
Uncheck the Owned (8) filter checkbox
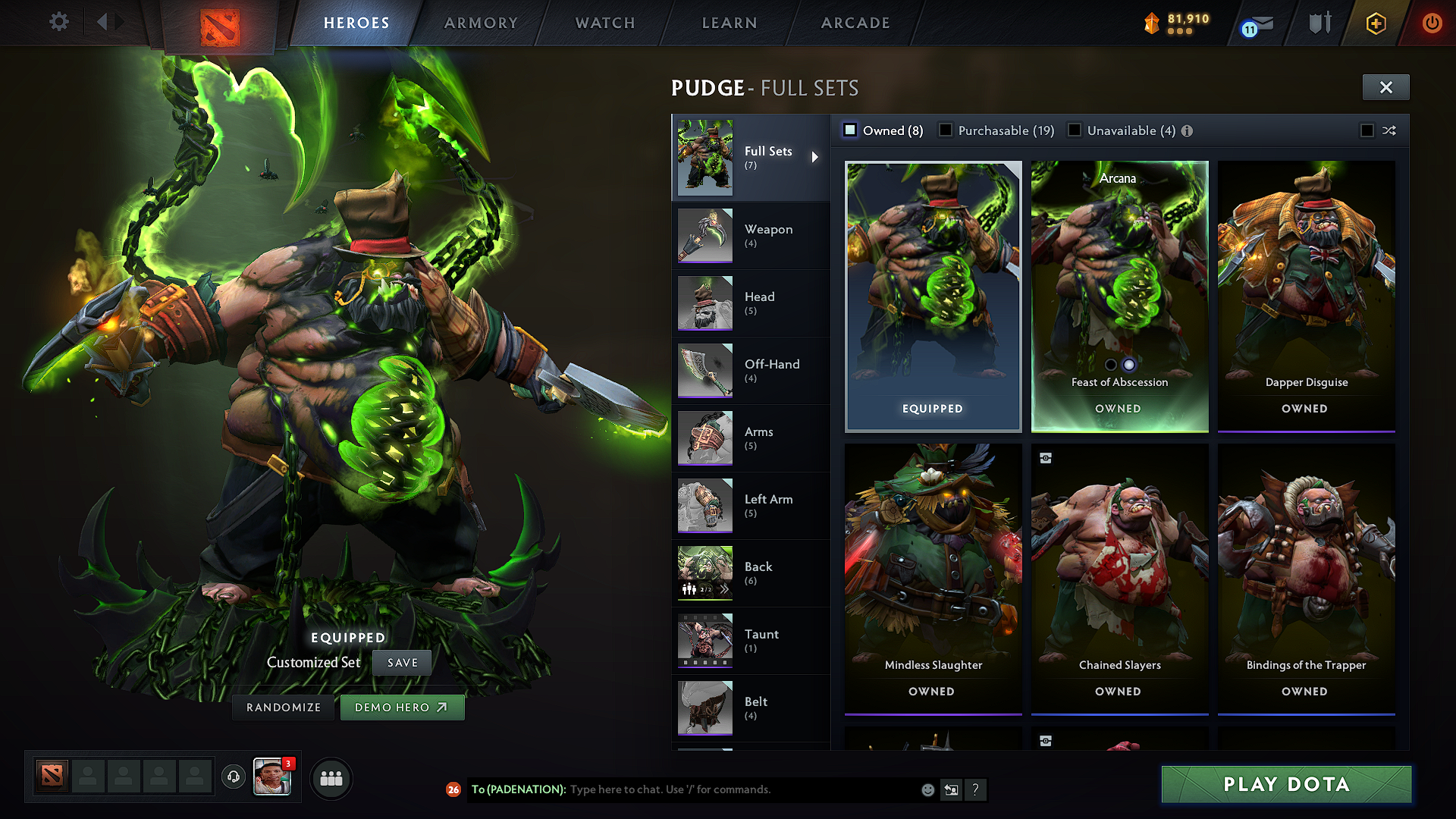(x=850, y=130)
